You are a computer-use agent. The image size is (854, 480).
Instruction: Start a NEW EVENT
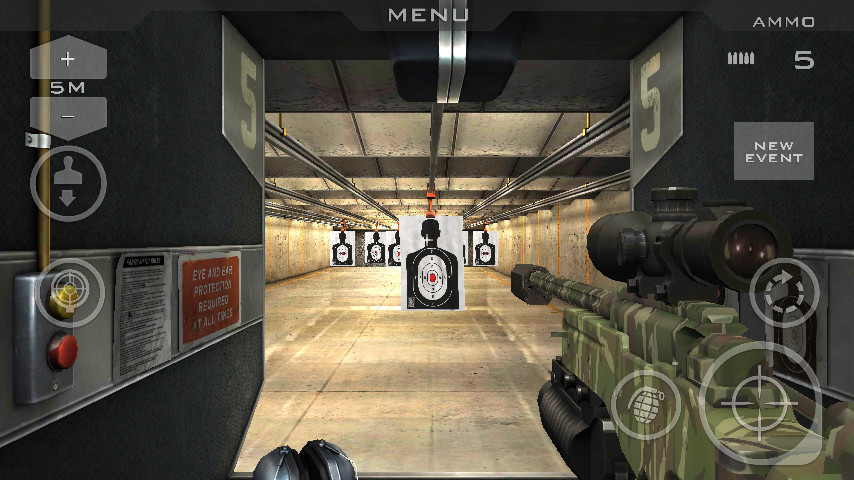coord(773,151)
